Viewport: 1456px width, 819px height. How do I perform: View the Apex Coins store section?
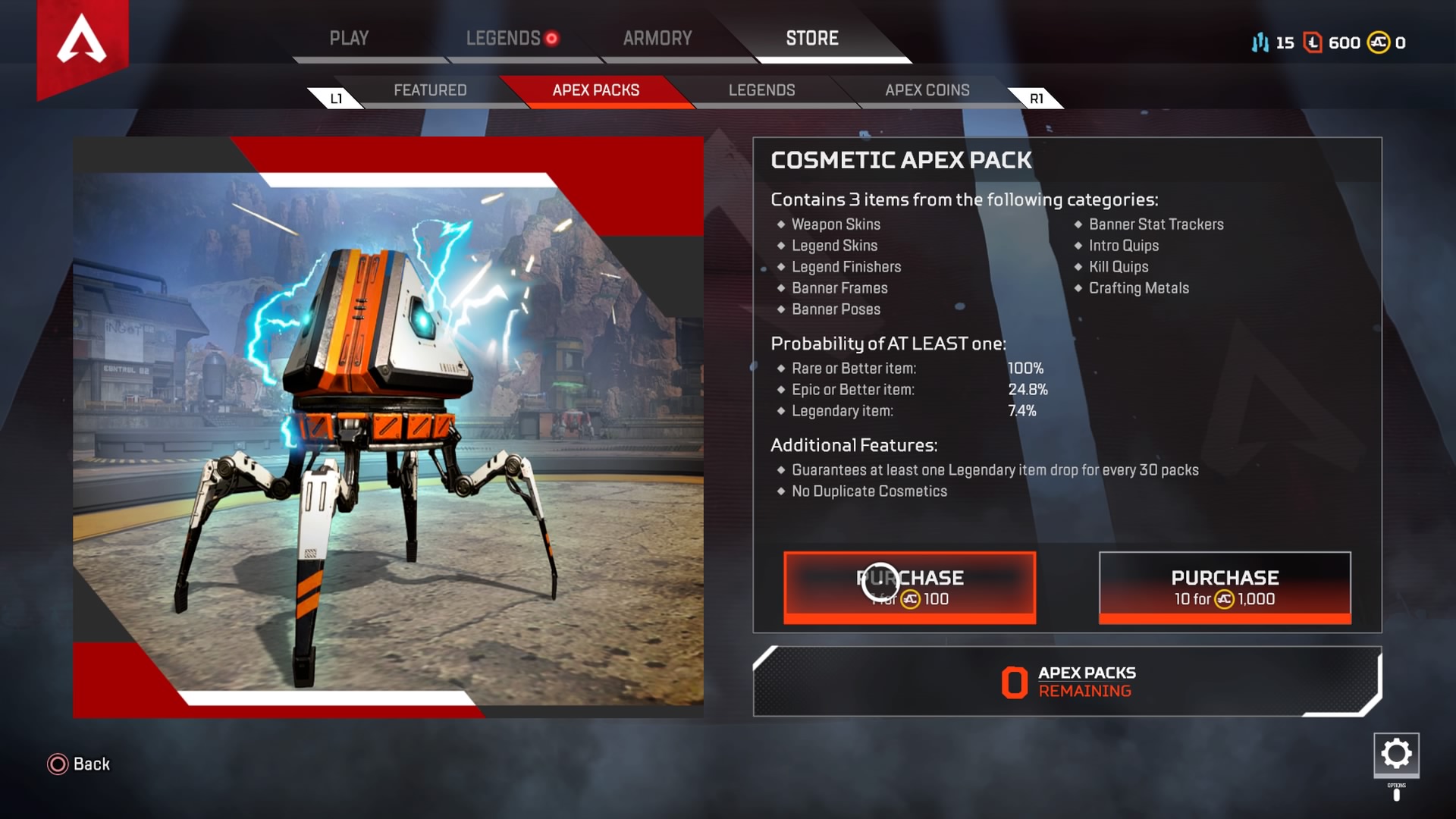pyautogui.click(x=927, y=90)
